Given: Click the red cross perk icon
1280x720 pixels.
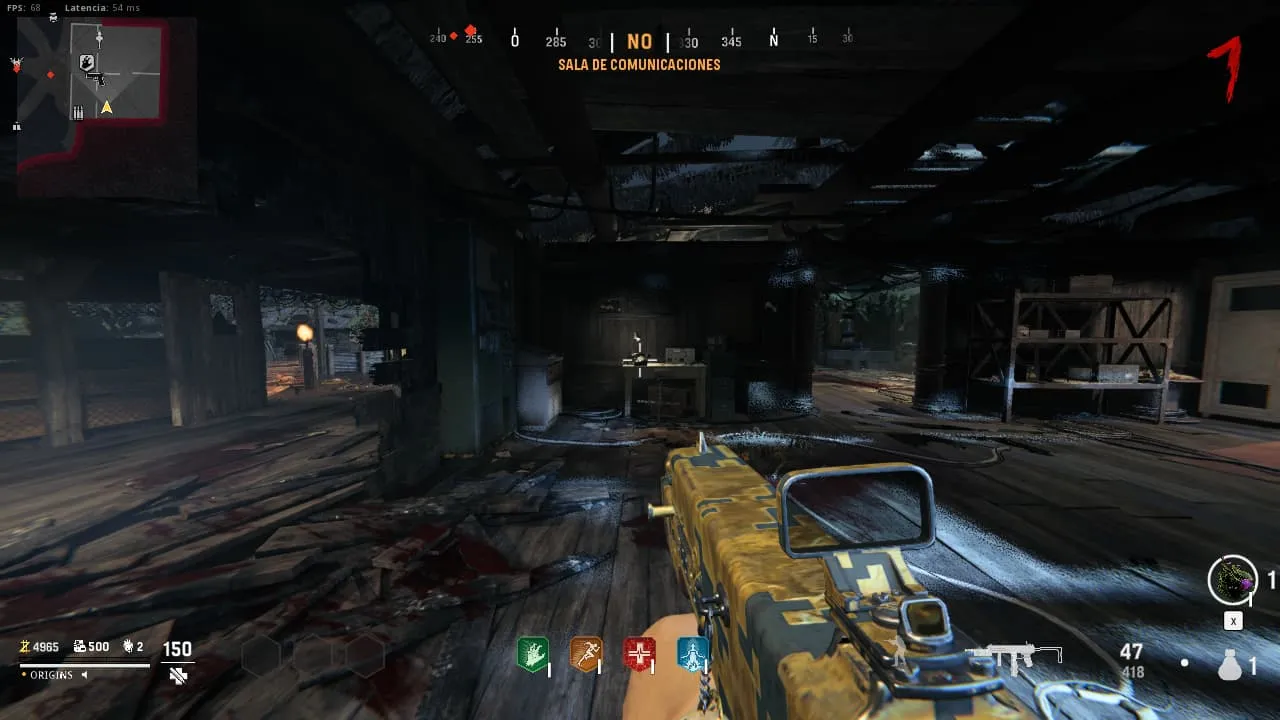Looking at the screenshot, I should pyautogui.click(x=639, y=655).
